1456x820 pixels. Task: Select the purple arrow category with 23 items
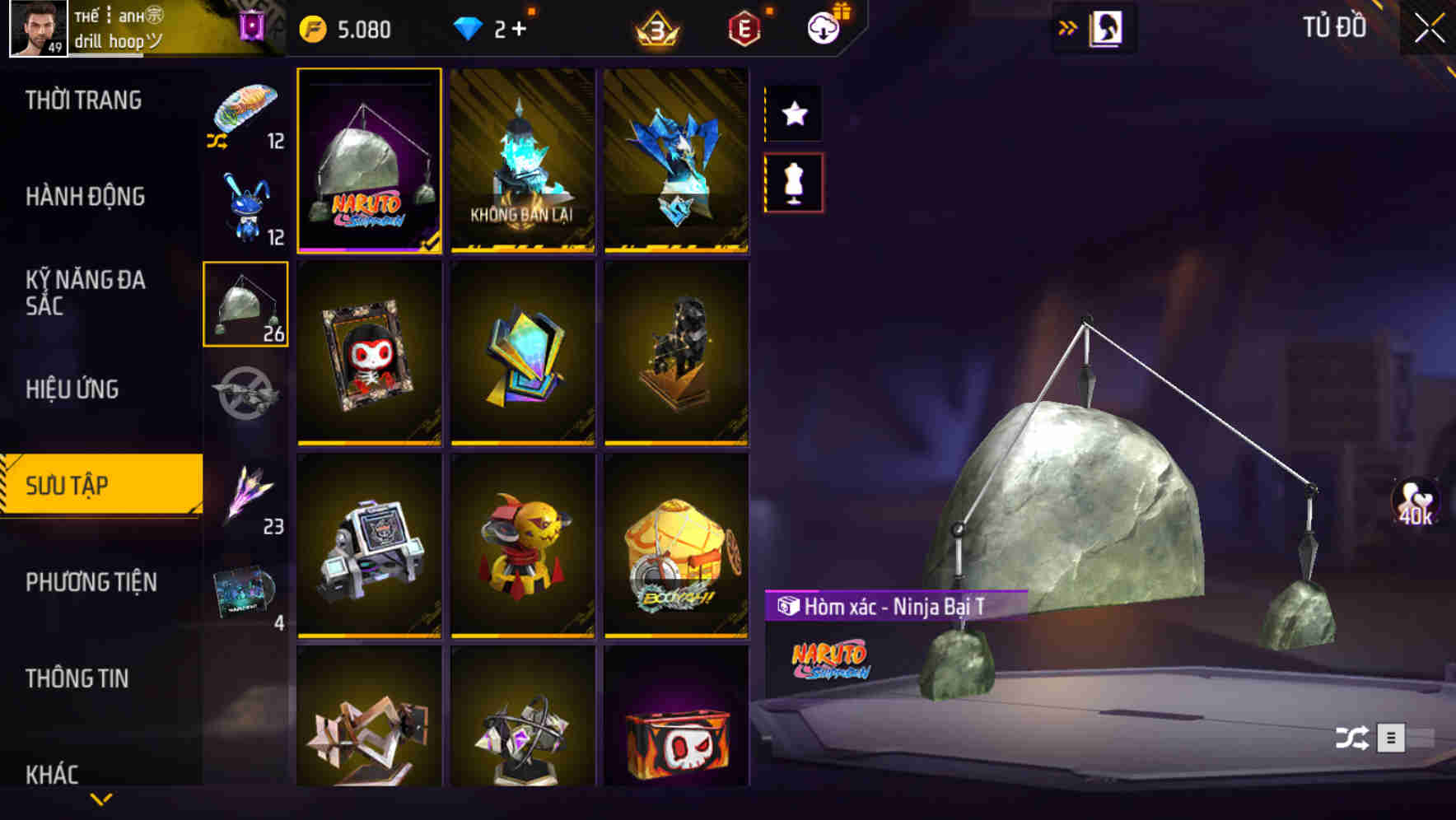pos(246,494)
